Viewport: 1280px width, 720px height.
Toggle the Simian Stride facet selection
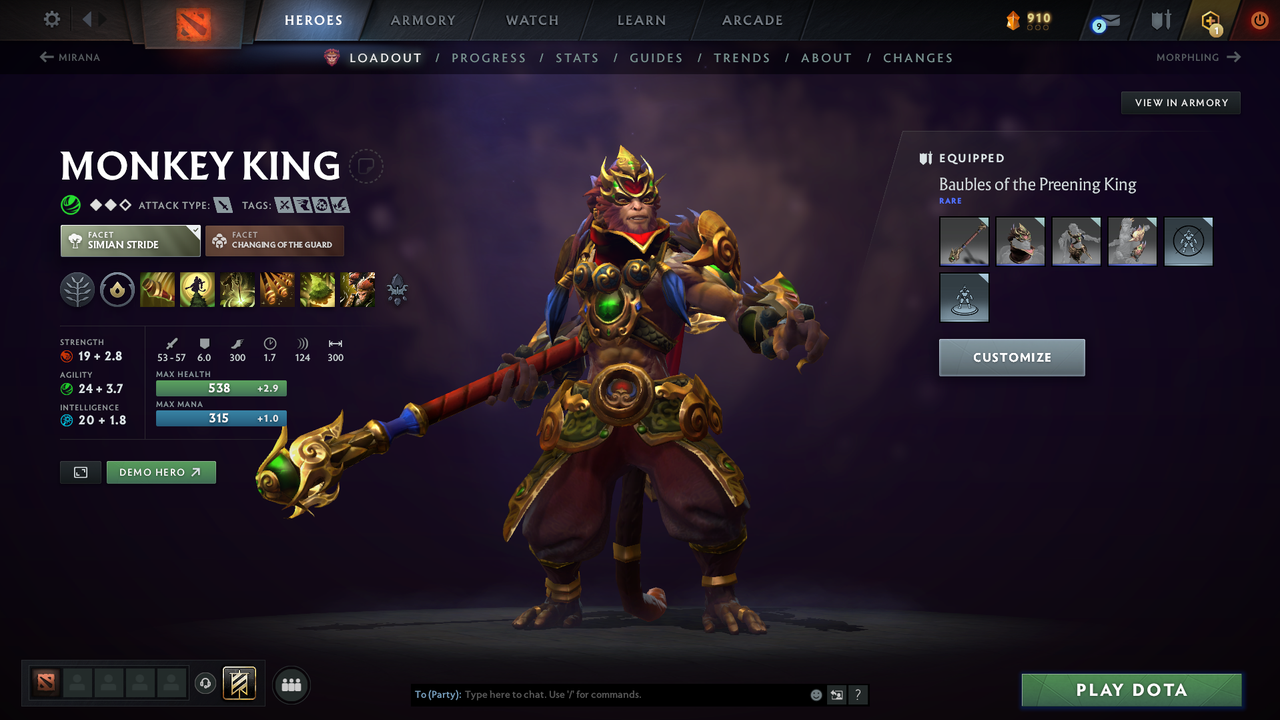pyautogui.click(x=130, y=240)
